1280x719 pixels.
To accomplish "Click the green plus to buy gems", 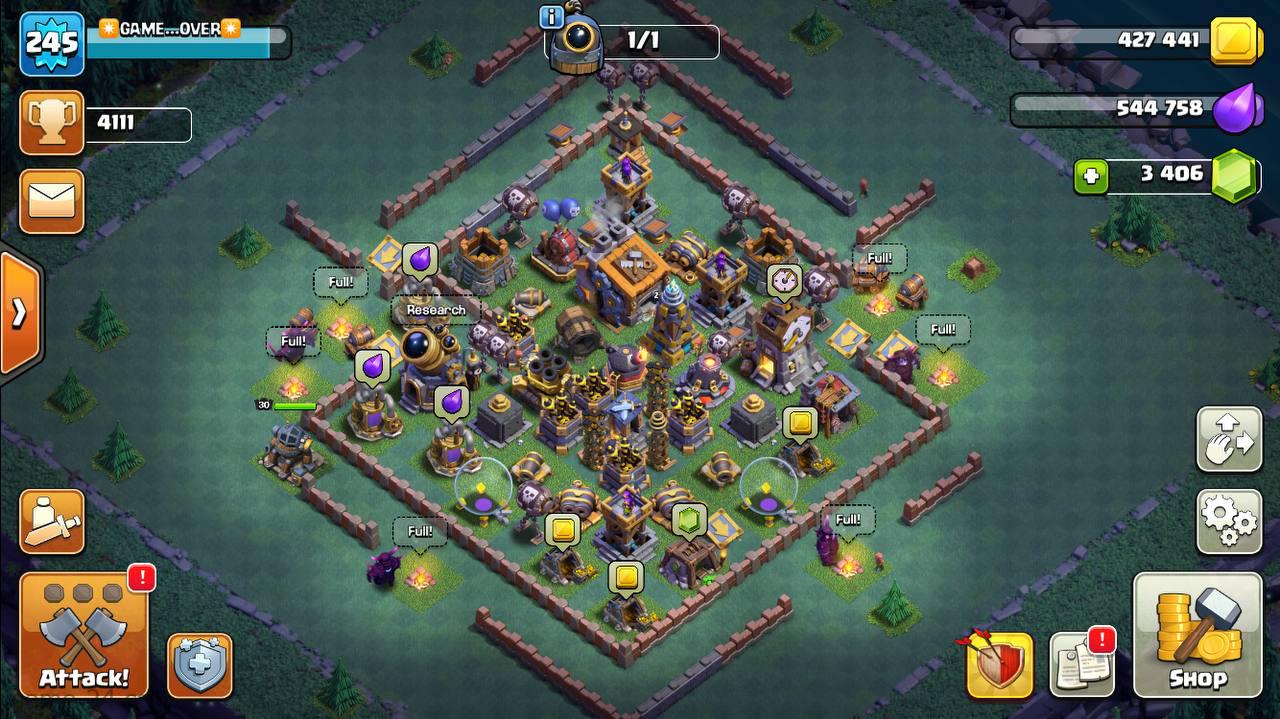I will tap(1091, 176).
